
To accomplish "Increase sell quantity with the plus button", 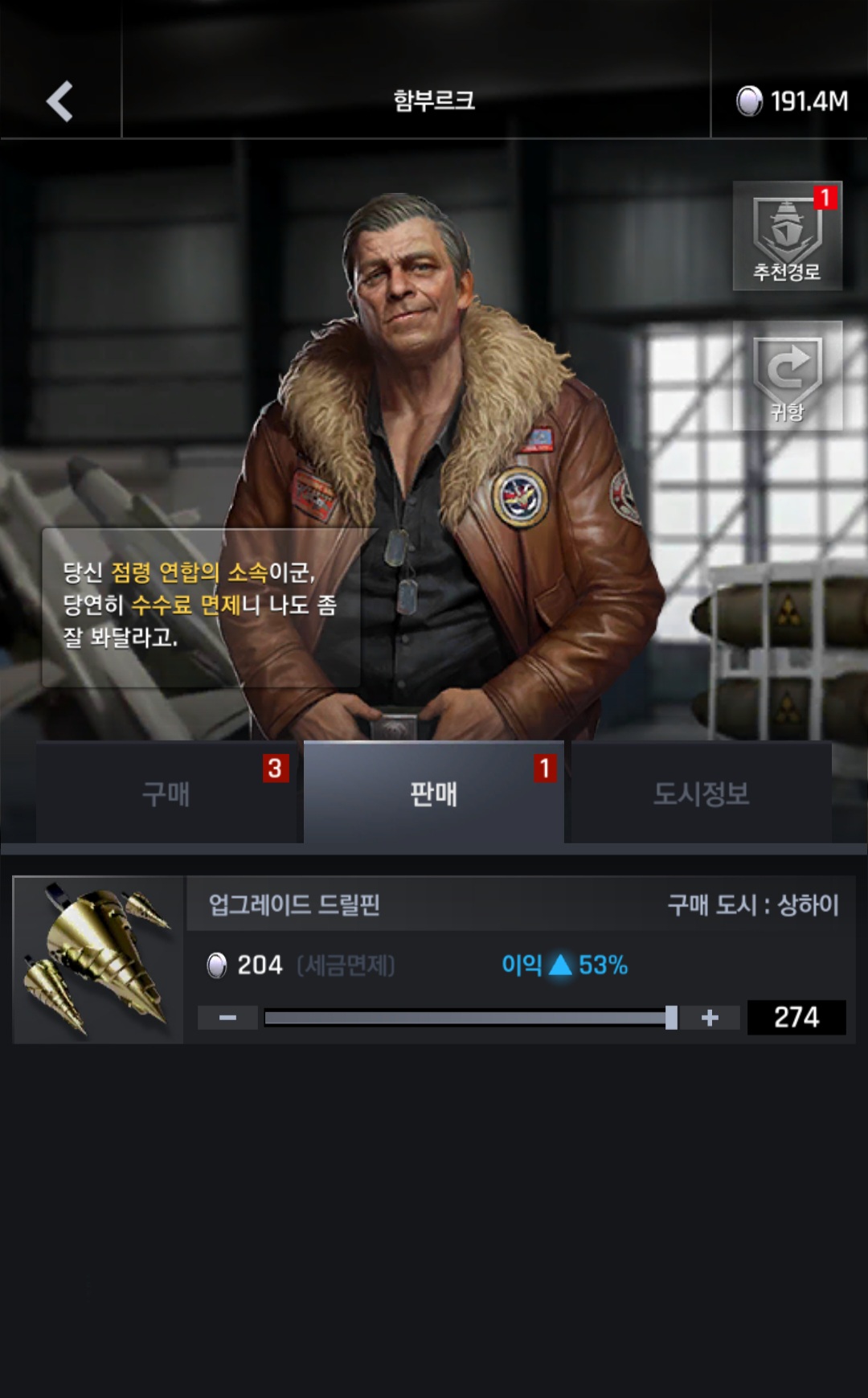I will pyautogui.click(x=710, y=1018).
